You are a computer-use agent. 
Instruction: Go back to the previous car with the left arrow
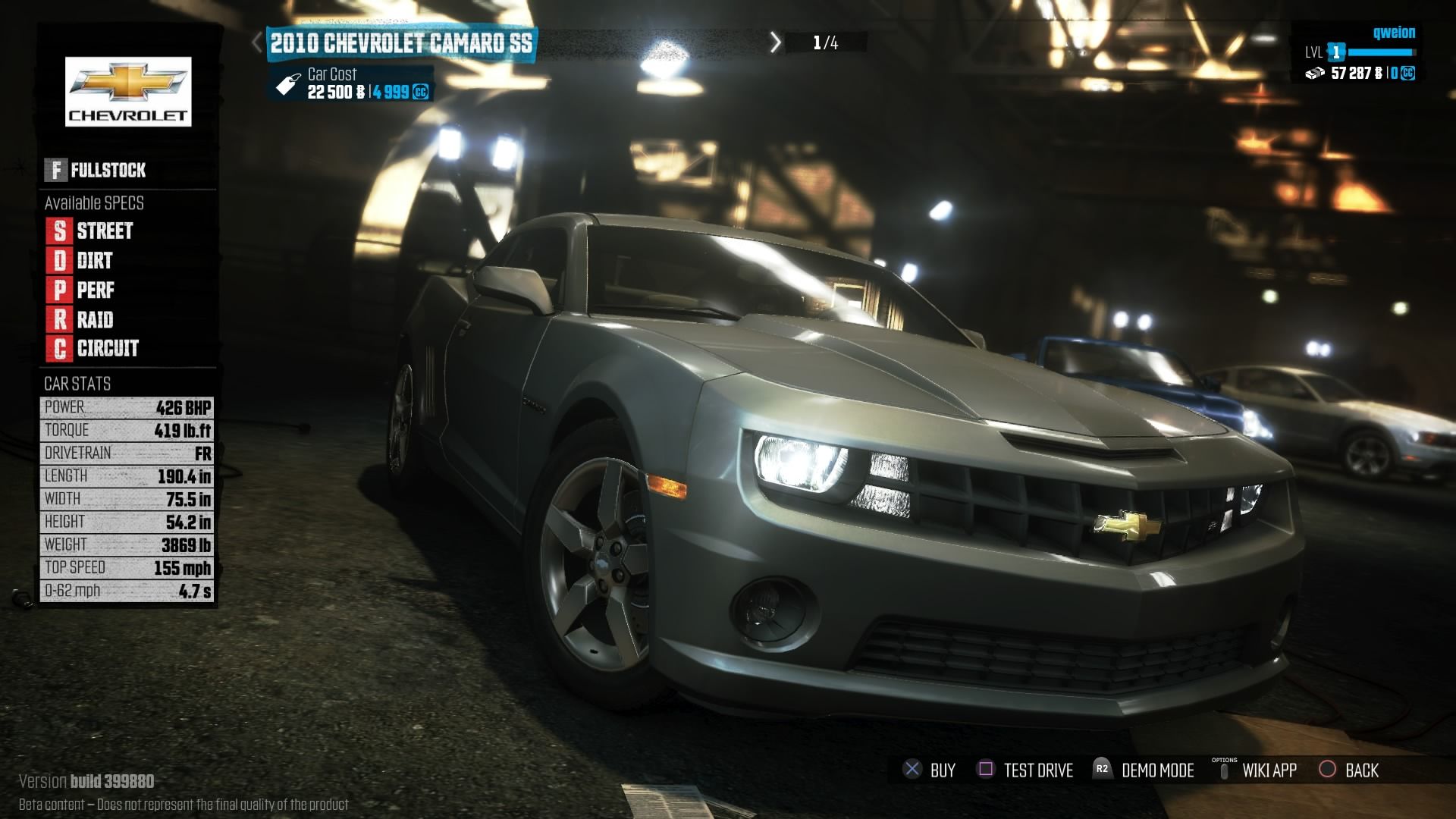258,42
